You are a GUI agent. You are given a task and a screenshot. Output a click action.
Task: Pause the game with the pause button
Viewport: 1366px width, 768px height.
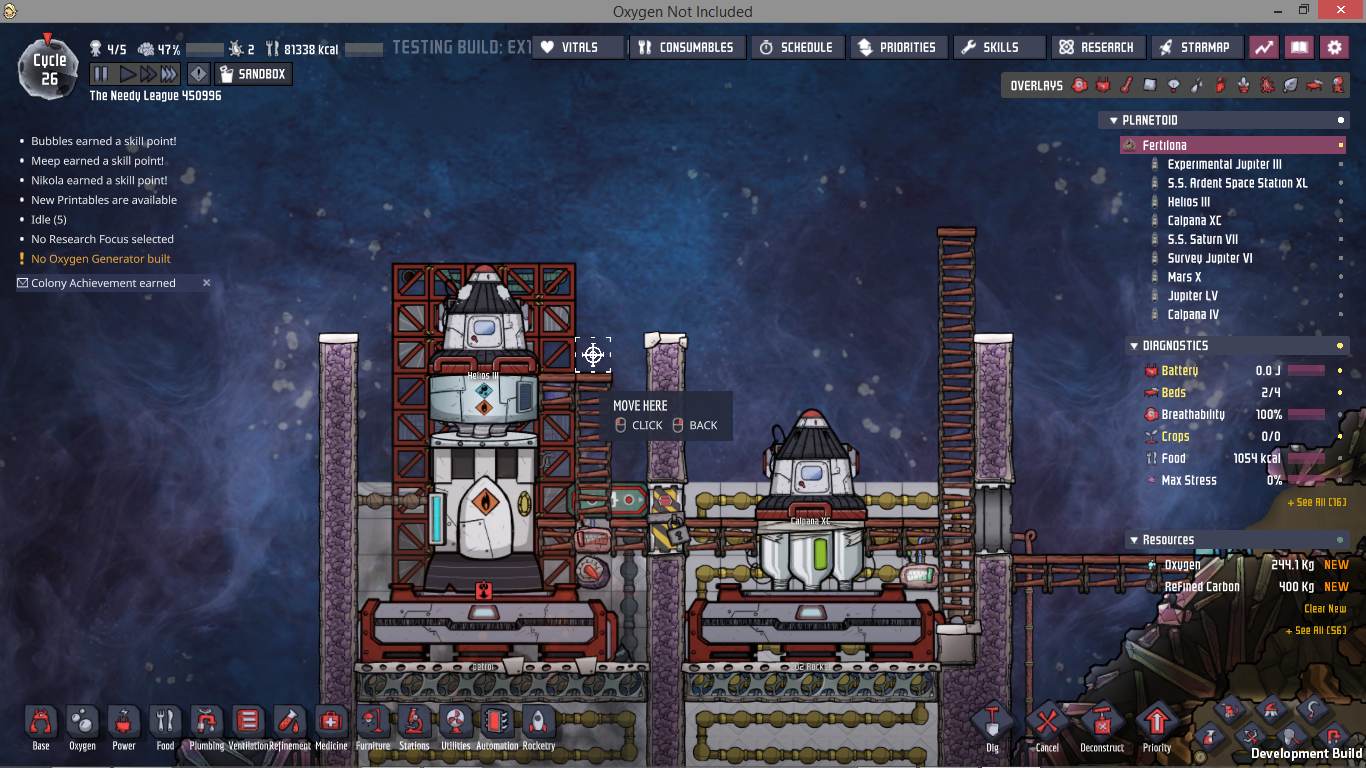tap(100, 74)
